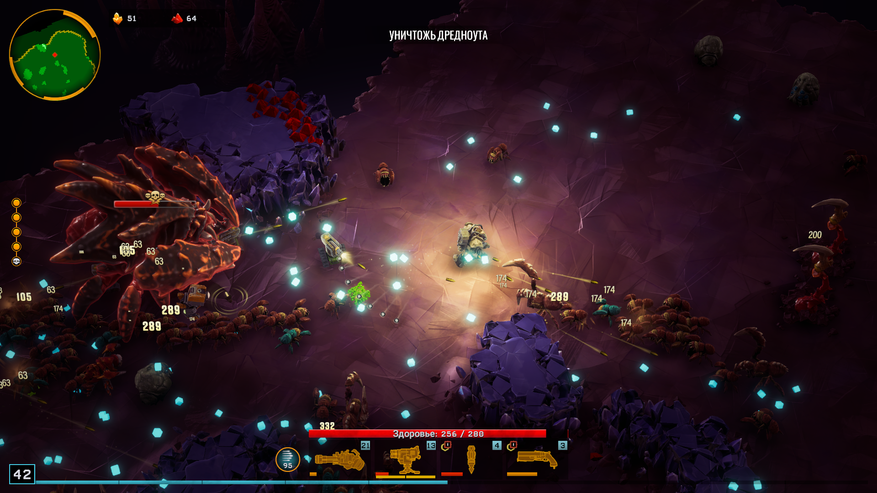Click the skull icon on the stage tracker
This screenshot has width=877, height=493.
[x=16, y=261]
